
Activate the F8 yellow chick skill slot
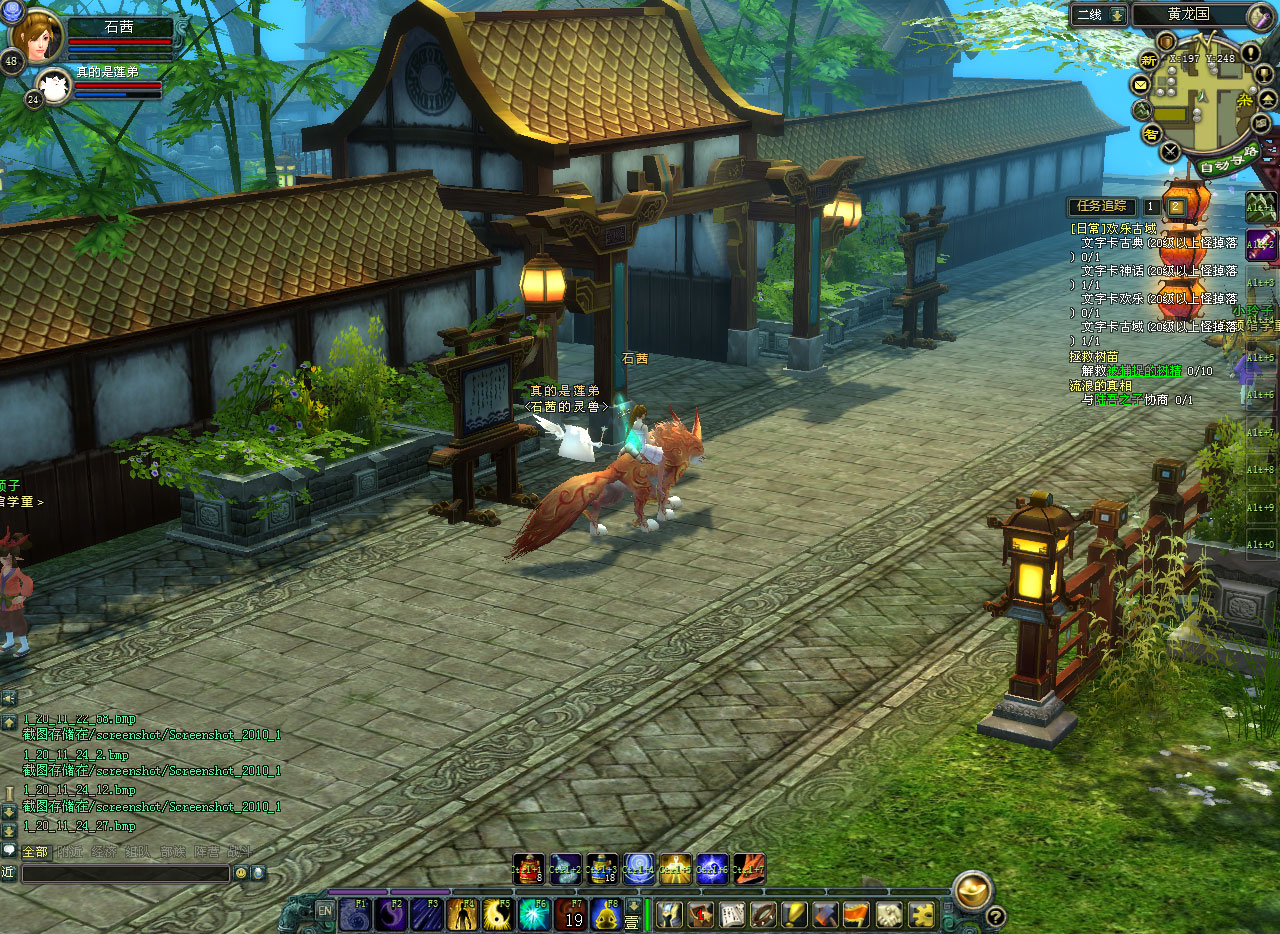tap(606, 914)
